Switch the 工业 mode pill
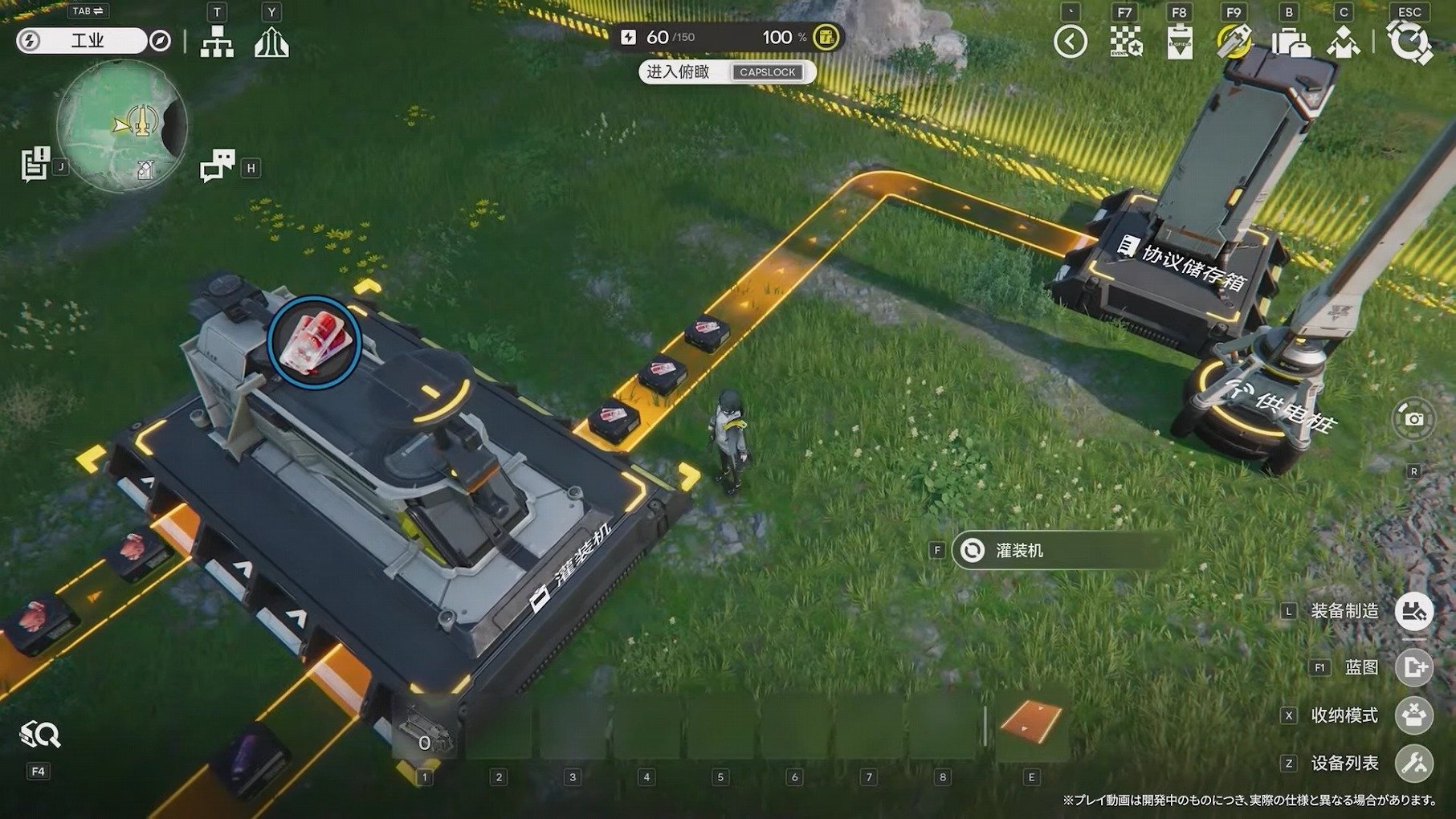This screenshot has height=819, width=1456. point(83,40)
